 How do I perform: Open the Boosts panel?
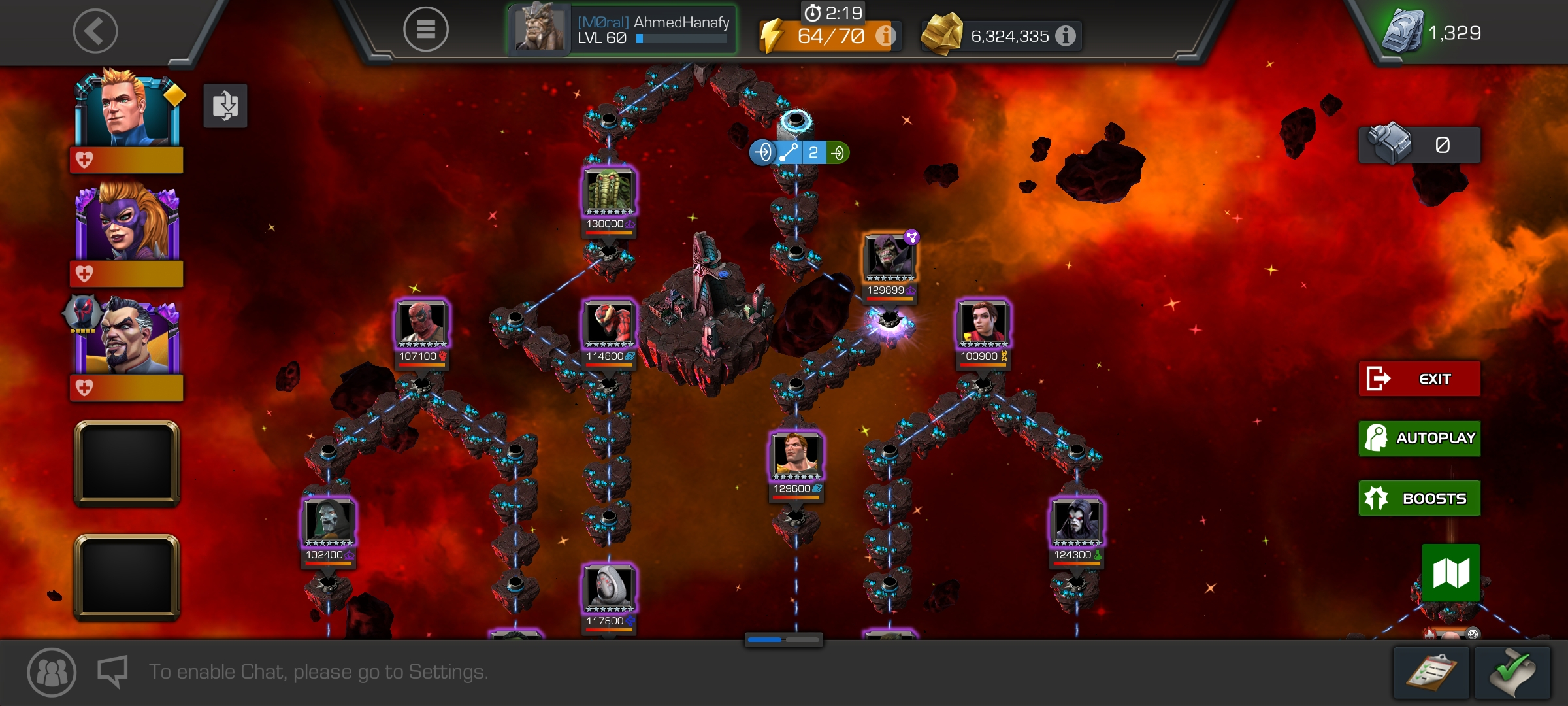pos(1419,498)
